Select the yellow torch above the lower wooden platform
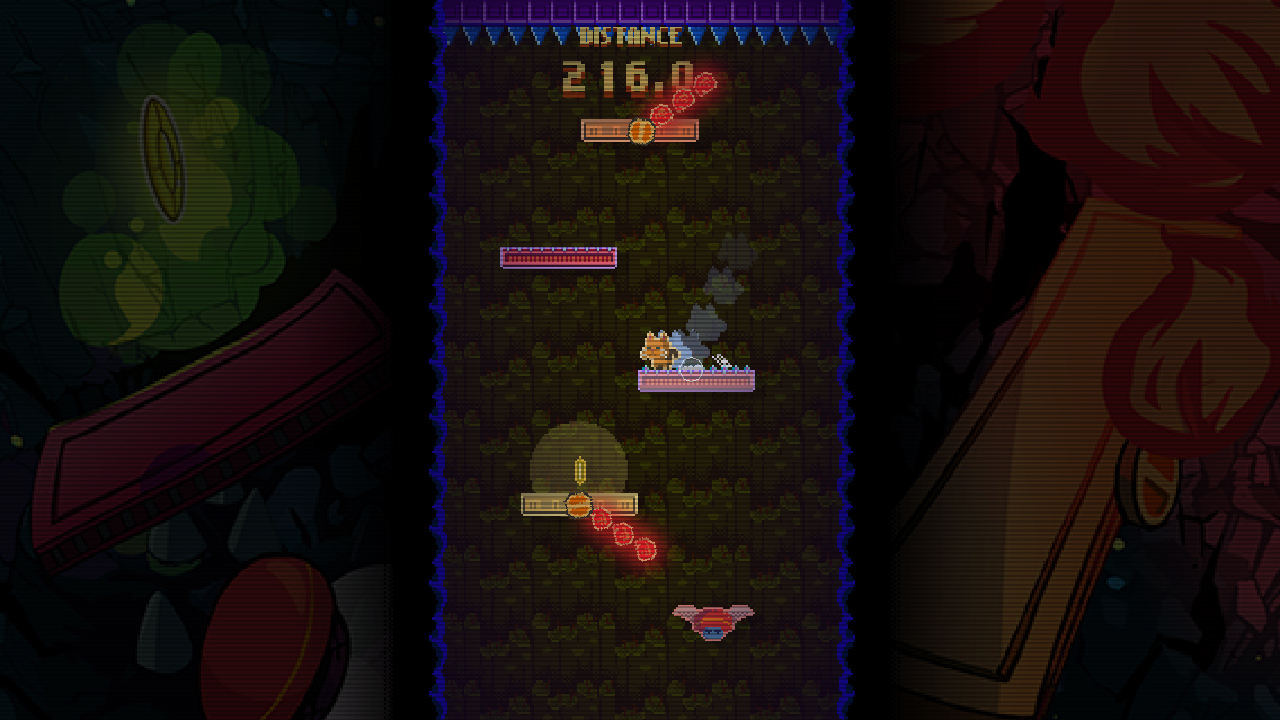This screenshot has width=1280, height=720. tap(578, 468)
